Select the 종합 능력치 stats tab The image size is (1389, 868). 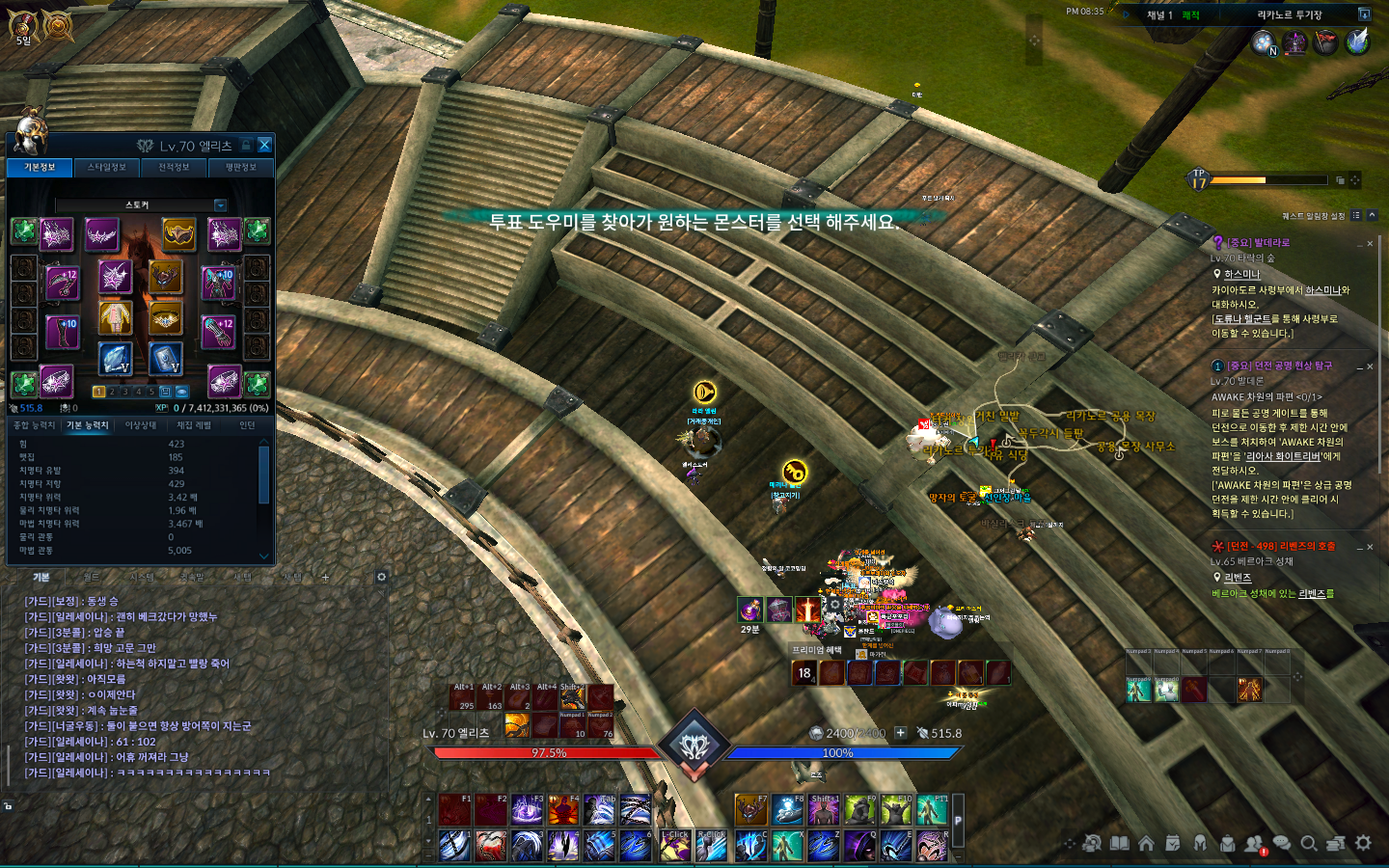tap(34, 425)
